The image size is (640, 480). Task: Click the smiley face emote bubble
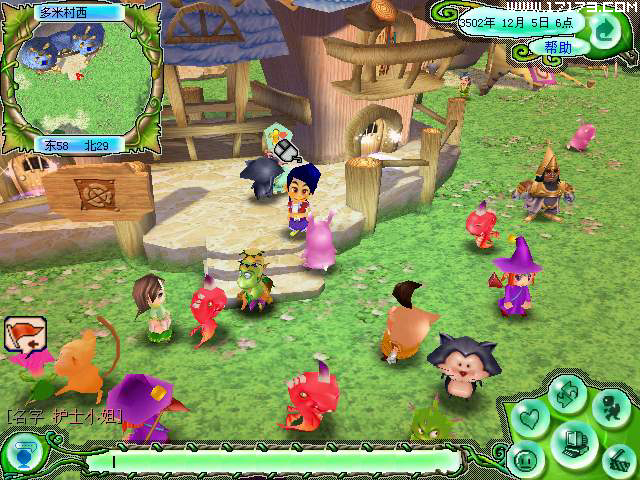pyautogui.click(x=527, y=459)
